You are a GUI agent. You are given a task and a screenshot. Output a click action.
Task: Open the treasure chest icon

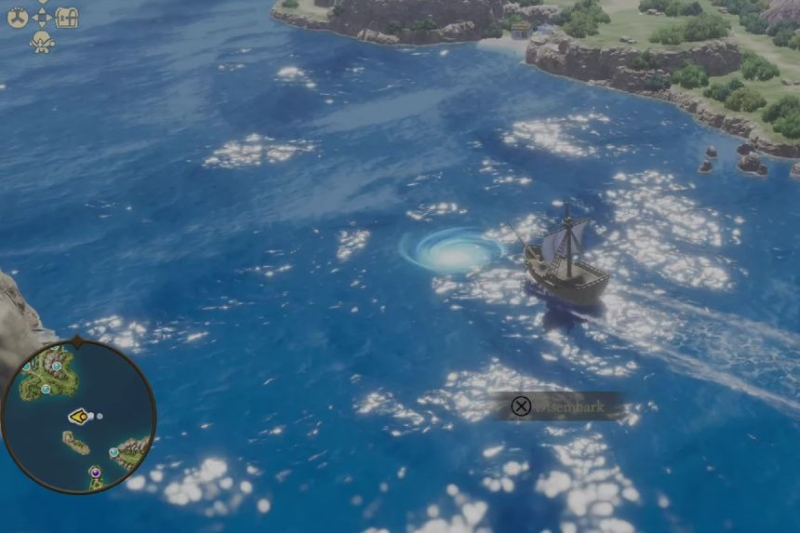point(66,17)
